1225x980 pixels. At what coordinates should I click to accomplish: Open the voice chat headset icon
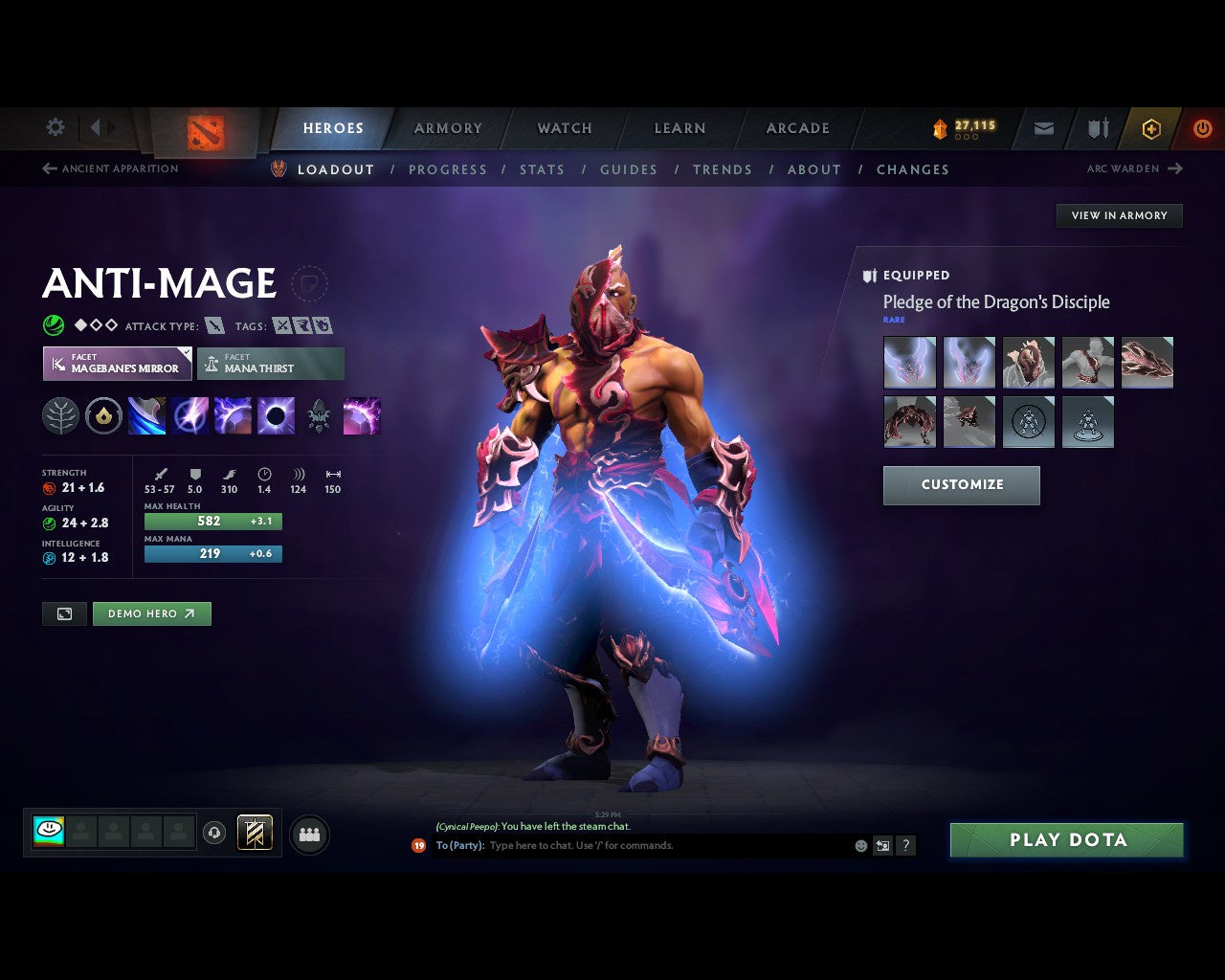click(x=214, y=834)
